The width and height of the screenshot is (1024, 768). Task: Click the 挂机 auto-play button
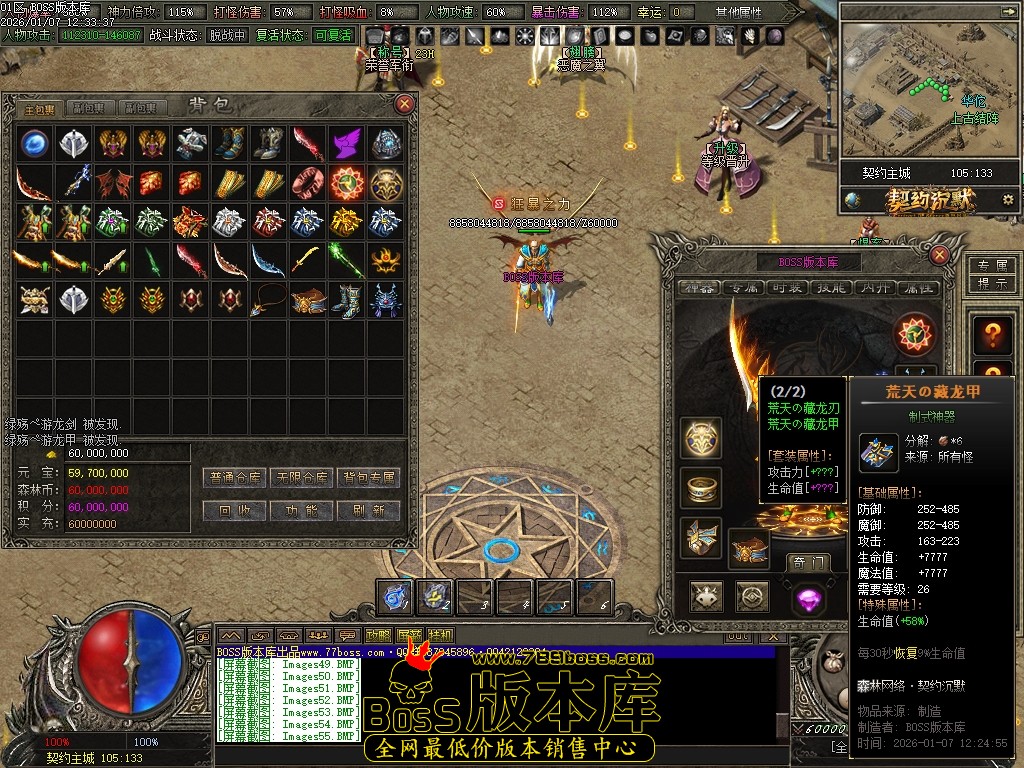click(x=440, y=635)
